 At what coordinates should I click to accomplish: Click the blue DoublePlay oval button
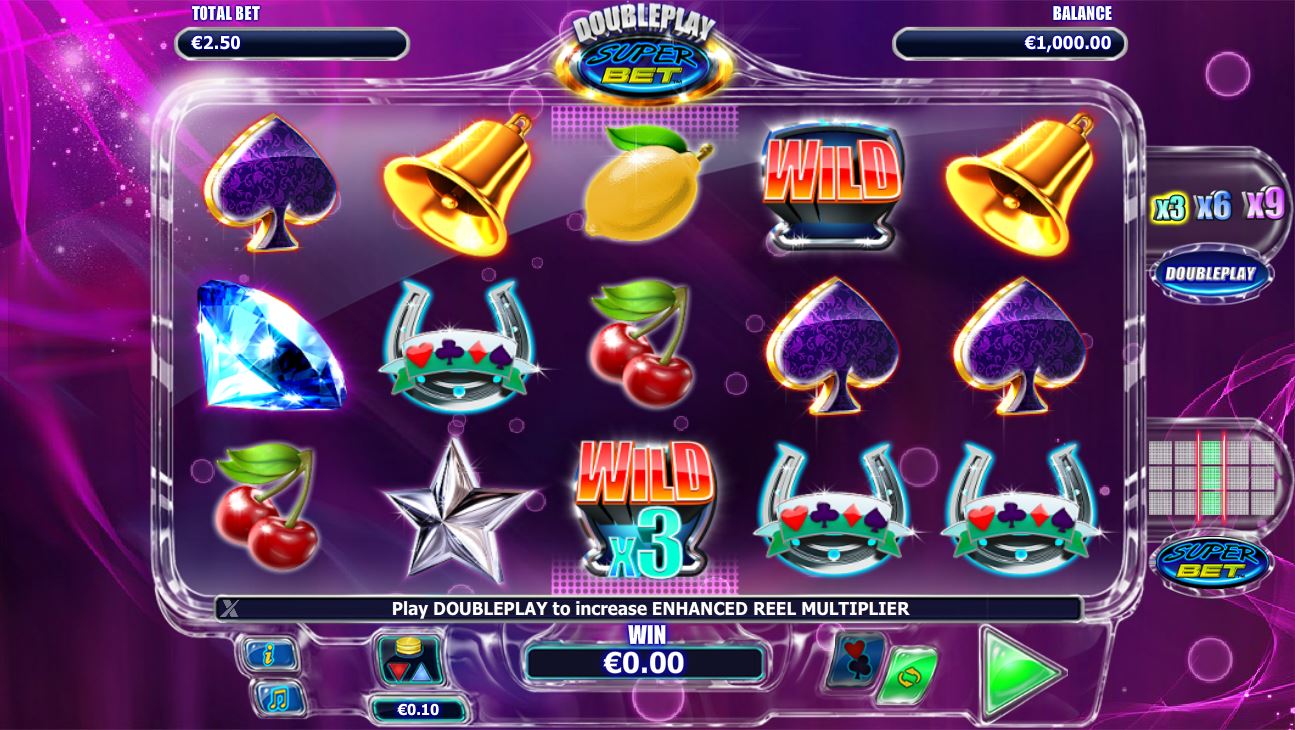coord(1211,274)
